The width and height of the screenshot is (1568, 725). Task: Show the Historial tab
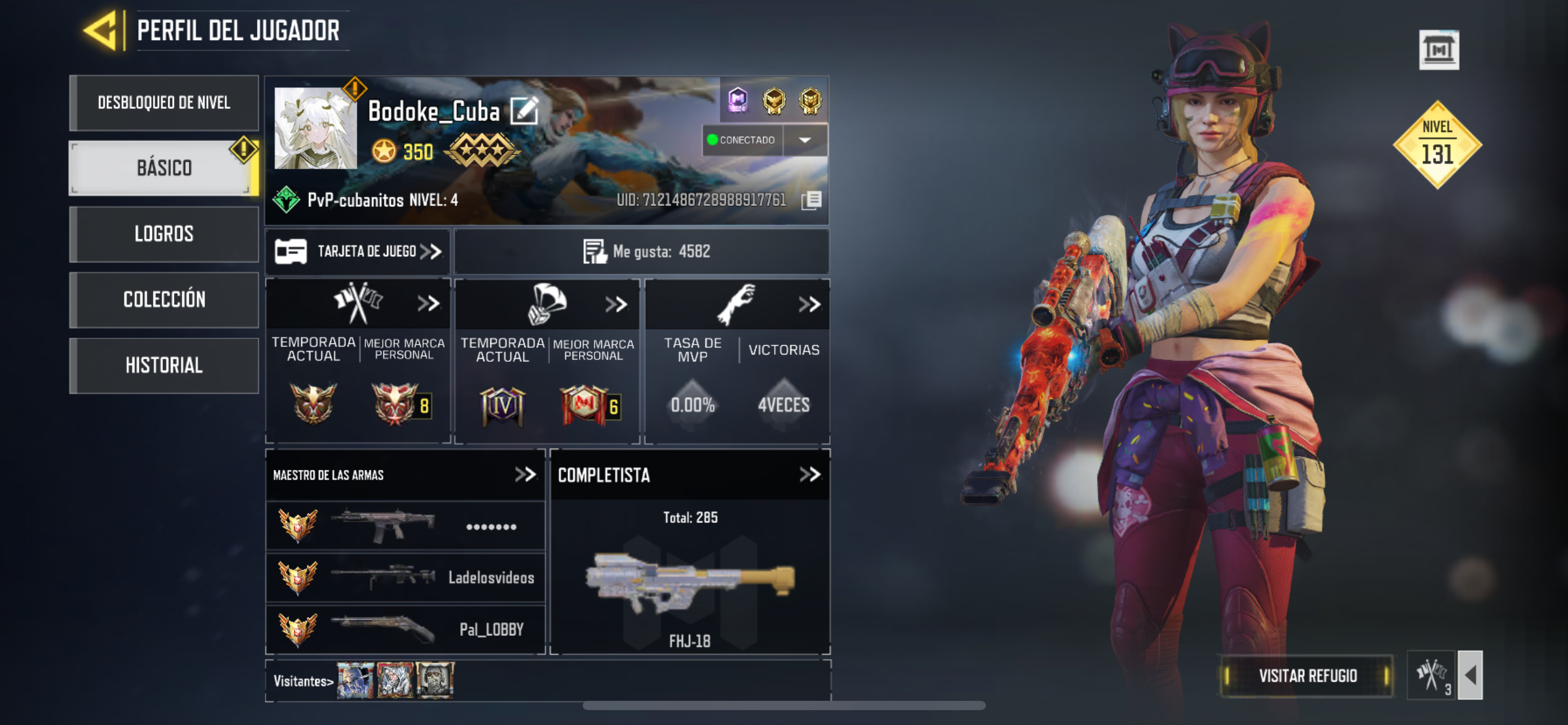click(x=164, y=366)
